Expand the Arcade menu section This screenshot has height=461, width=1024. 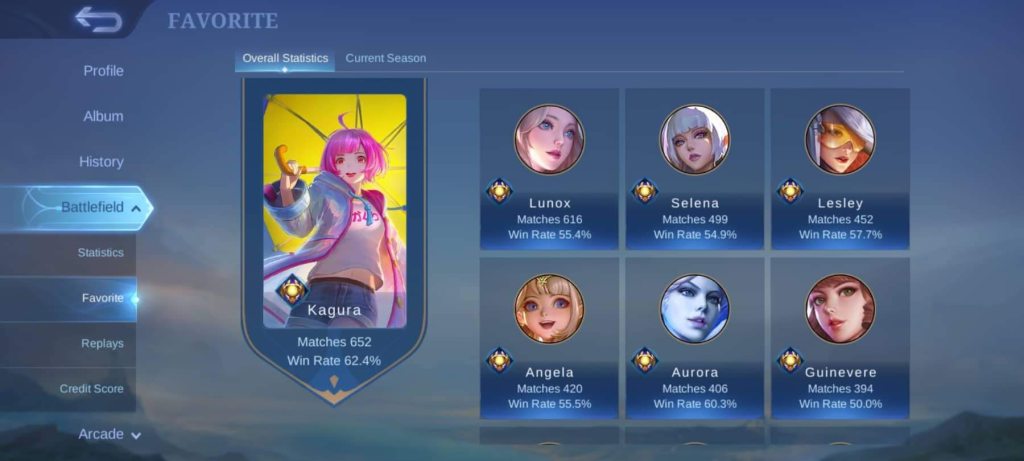pyautogui.click(x=109, y=434)
